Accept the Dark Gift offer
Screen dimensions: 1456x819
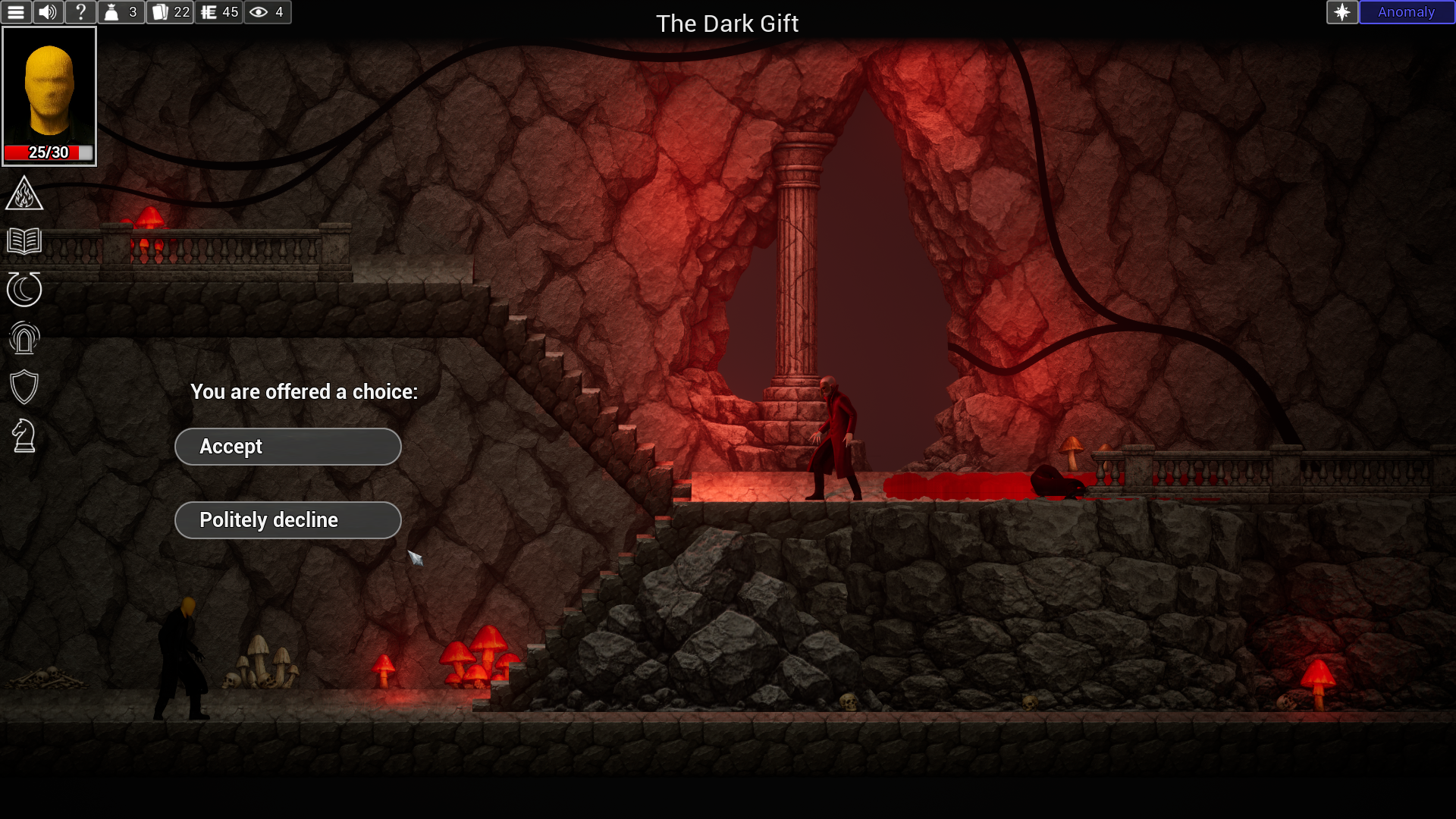coord(288,447)
